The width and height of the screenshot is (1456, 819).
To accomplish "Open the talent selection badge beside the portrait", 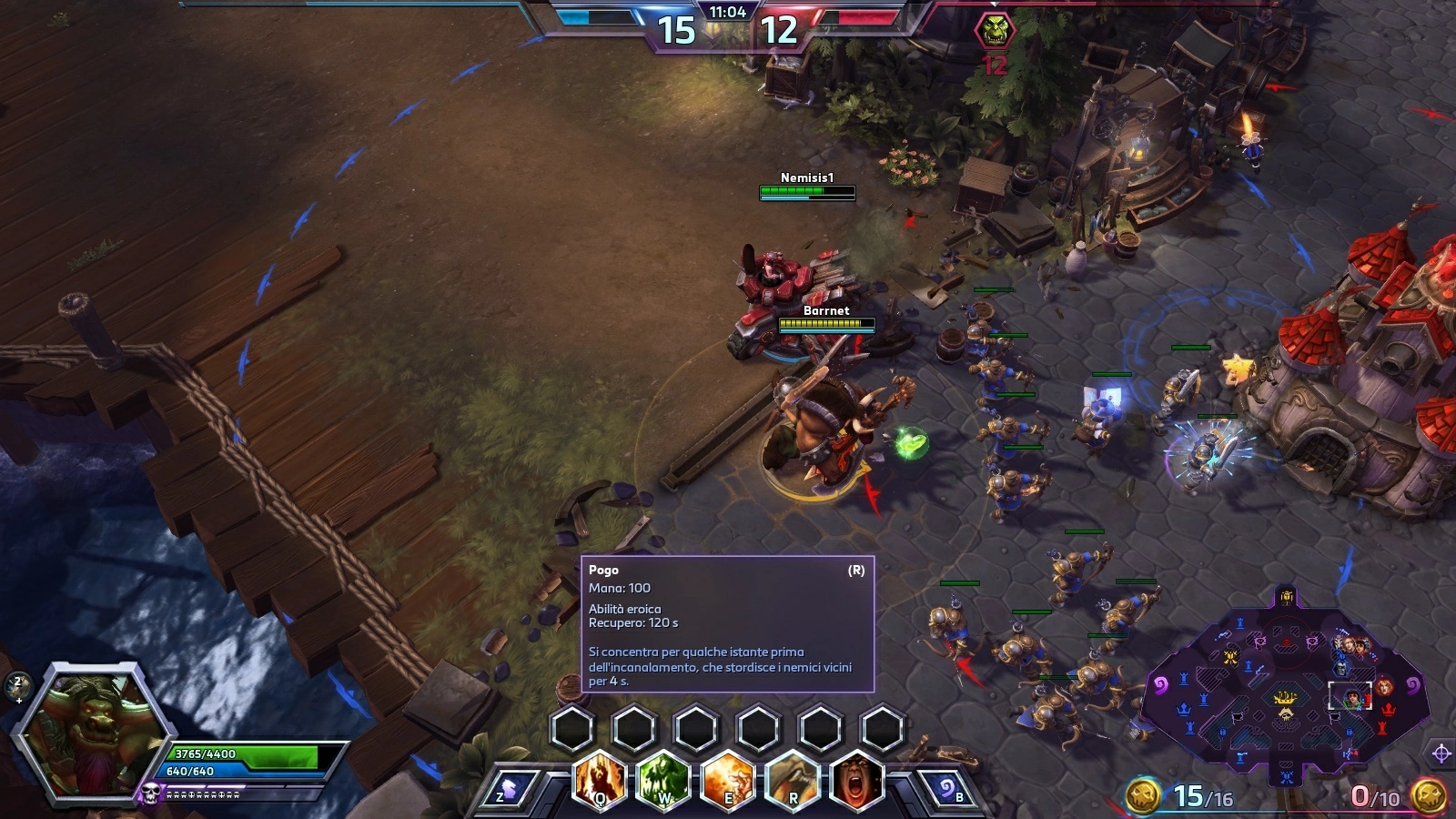I will click(x=18, y=686).
